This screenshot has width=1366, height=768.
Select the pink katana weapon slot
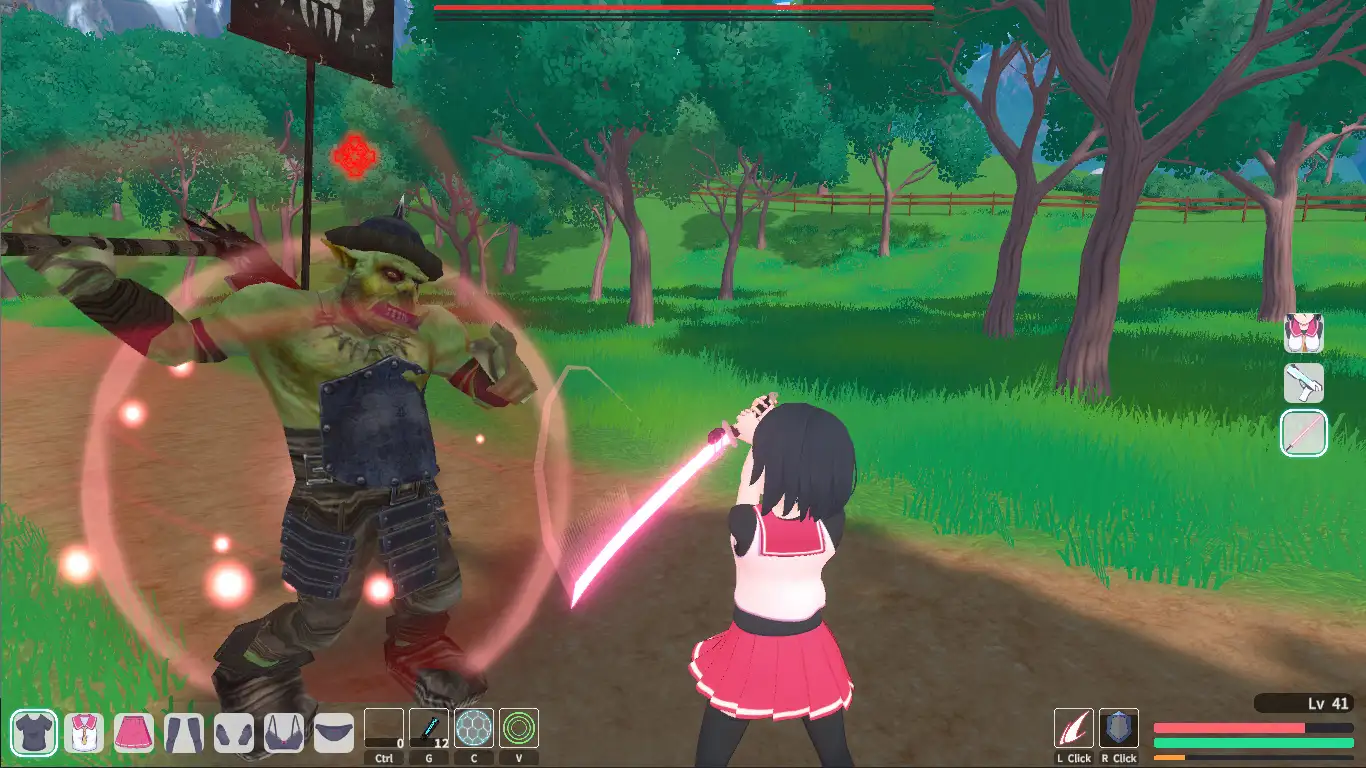(x=1304, y=434)
